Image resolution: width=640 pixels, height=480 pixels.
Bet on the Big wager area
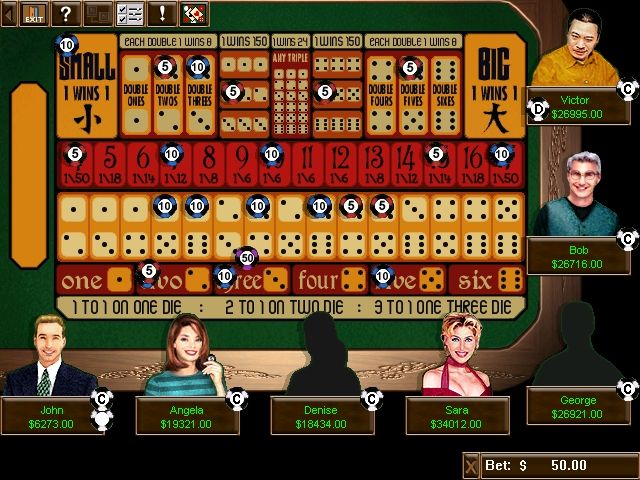(493, 86)
